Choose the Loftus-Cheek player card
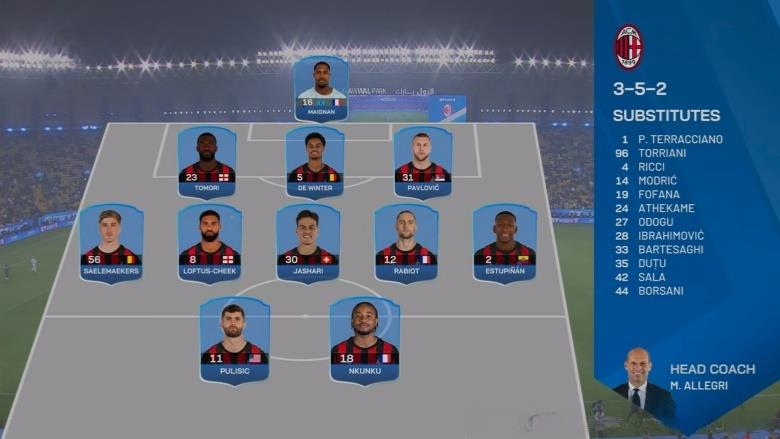 tap(209, 243)
